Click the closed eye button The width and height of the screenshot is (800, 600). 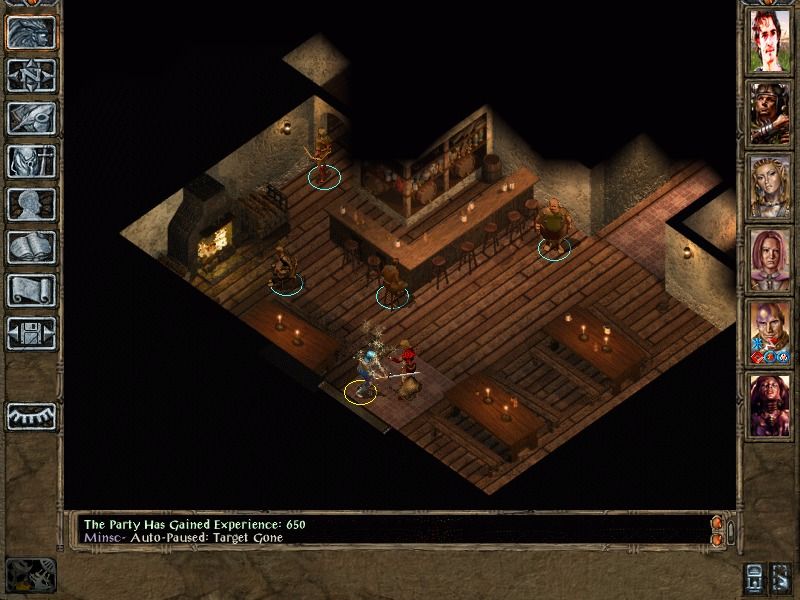pos(29,413)
